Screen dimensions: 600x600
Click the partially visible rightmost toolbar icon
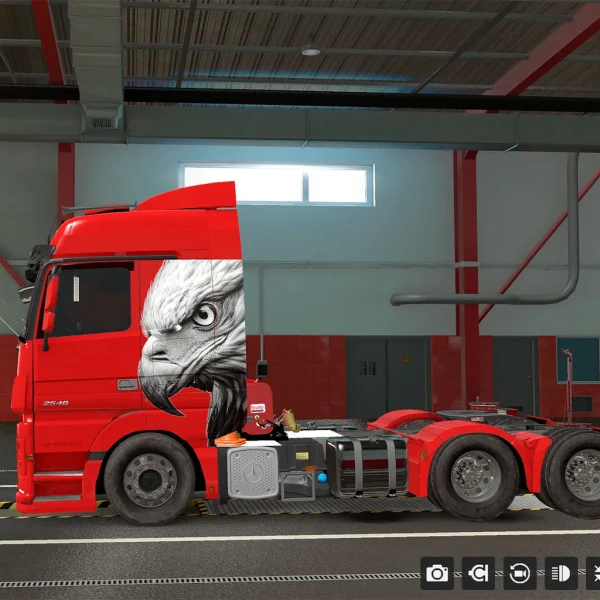[593, 573]
